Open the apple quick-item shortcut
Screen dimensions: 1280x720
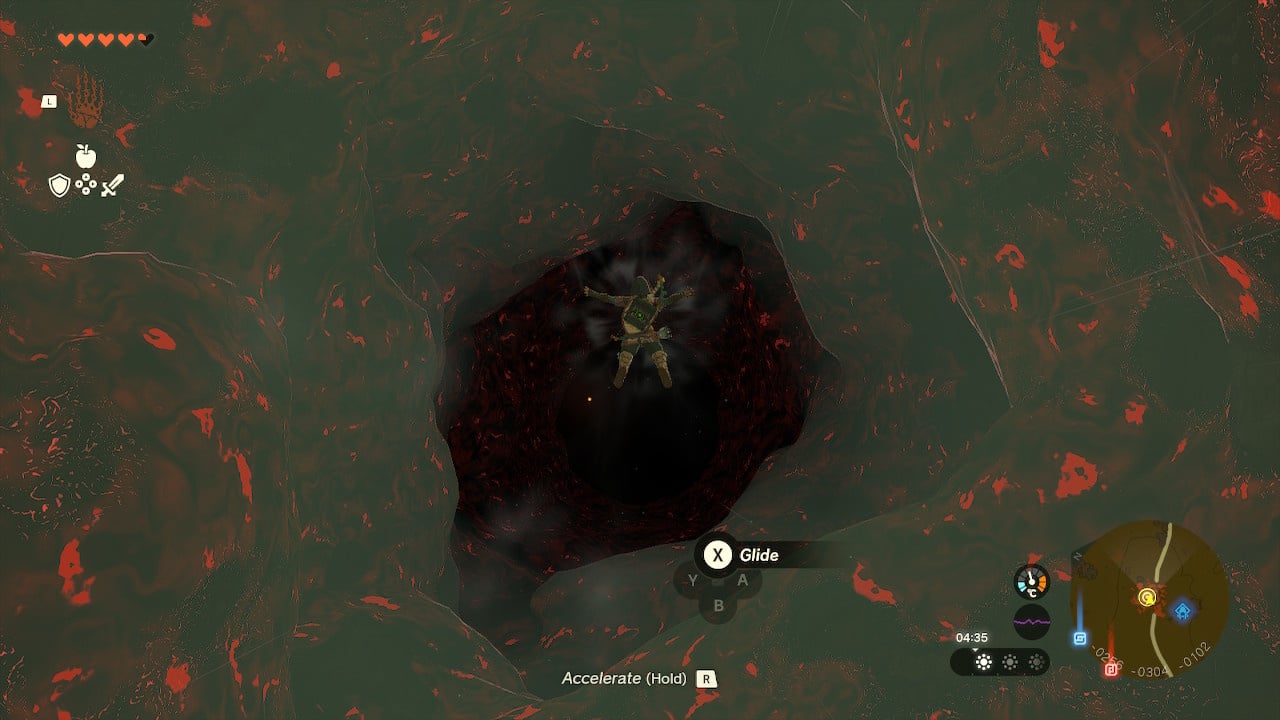[85, 156]
